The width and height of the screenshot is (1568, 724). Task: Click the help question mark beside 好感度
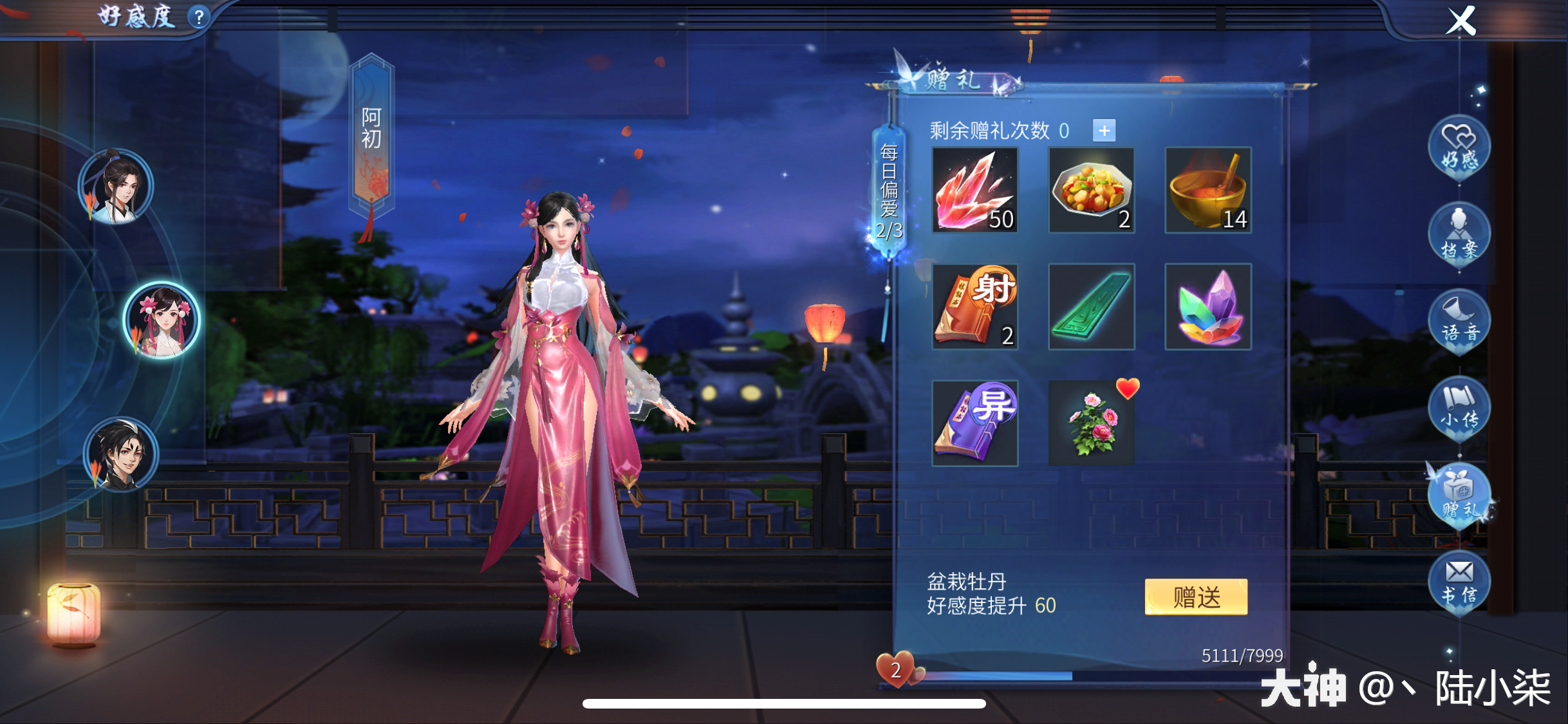tap(200, 15)
